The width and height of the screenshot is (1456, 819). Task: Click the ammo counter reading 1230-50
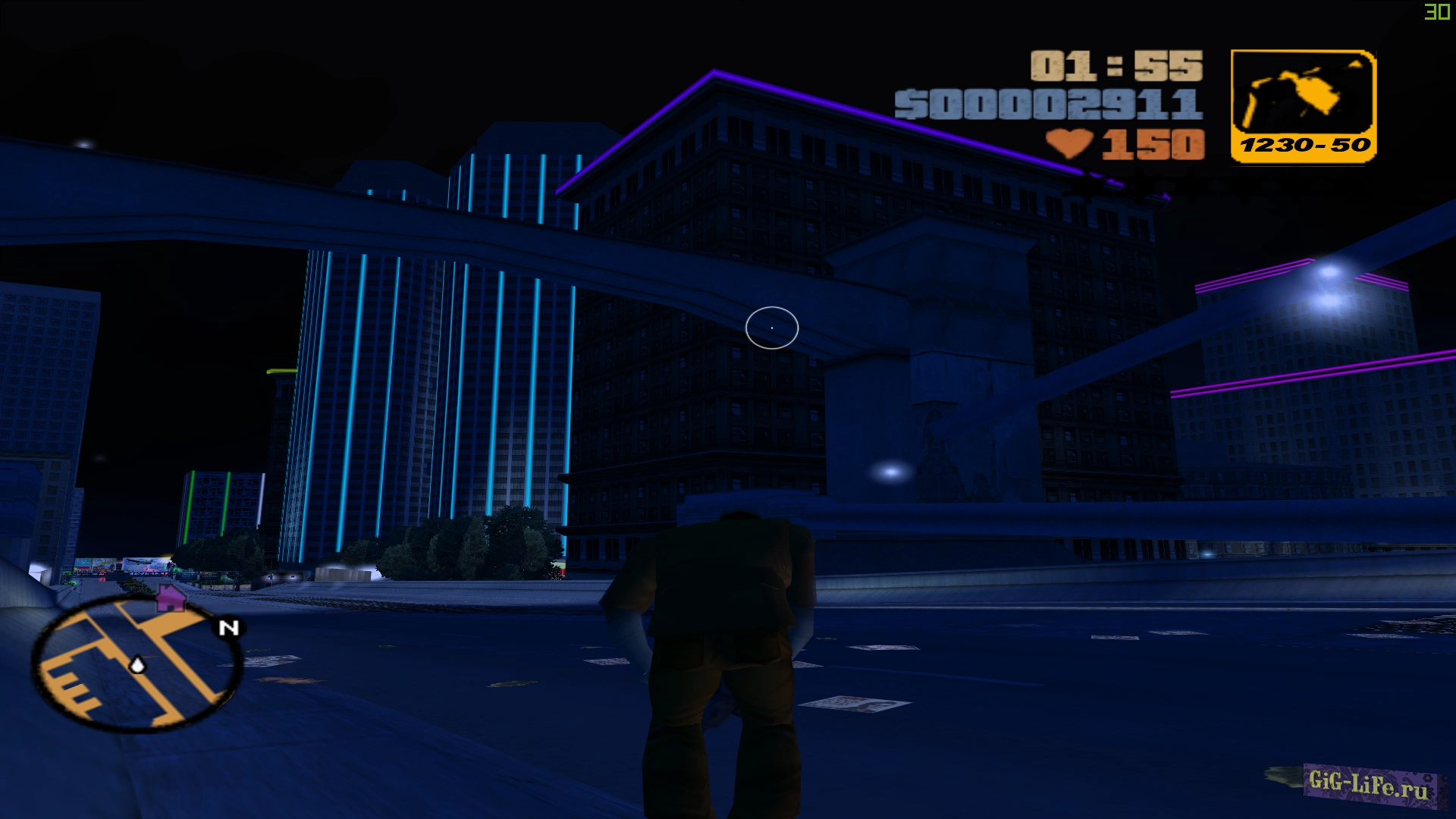click(1306, 146)
